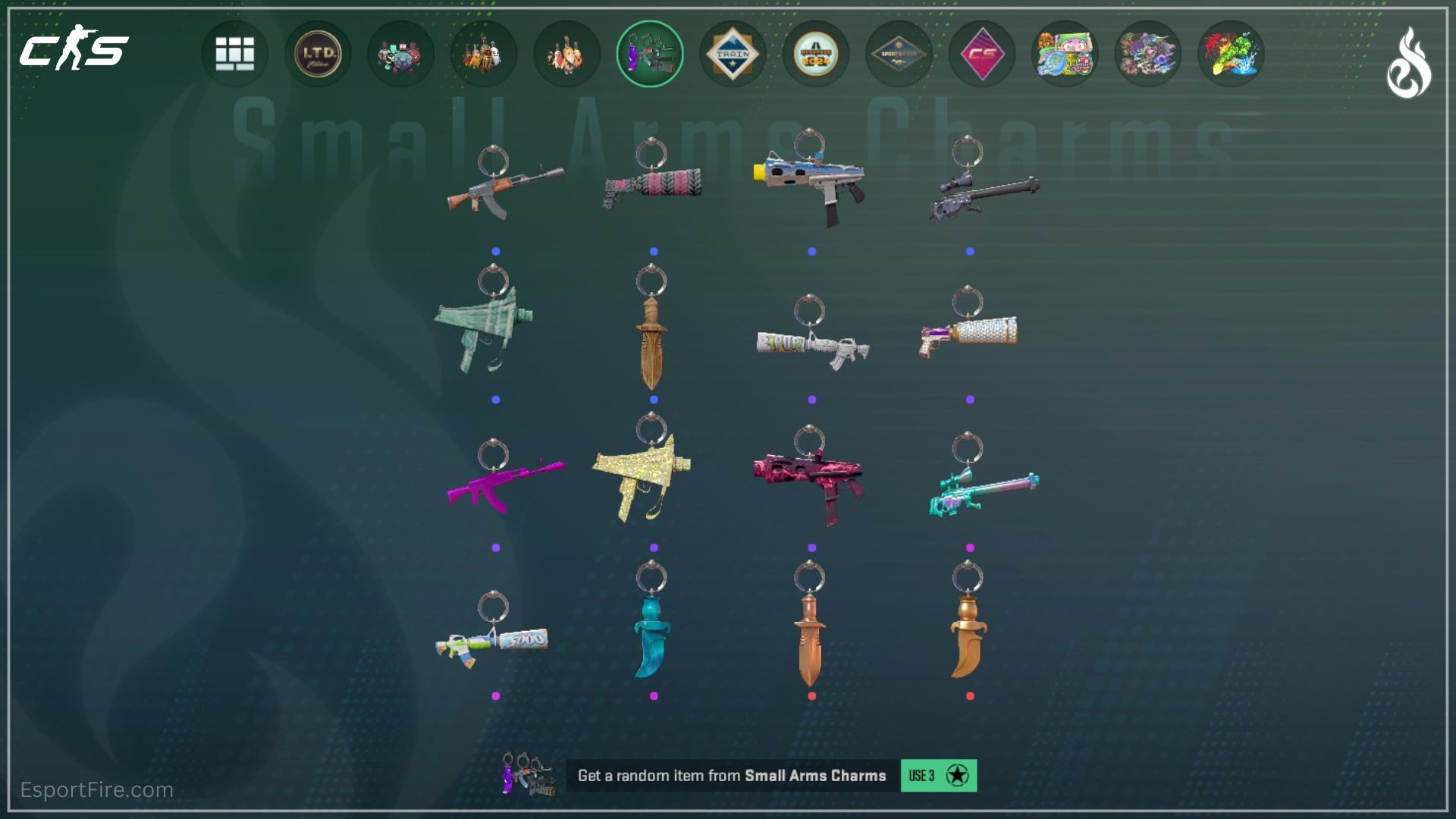Select the Overpass 2024 pin icon
The width and height of the screenshot is (1456, 819).
point(815,53)
